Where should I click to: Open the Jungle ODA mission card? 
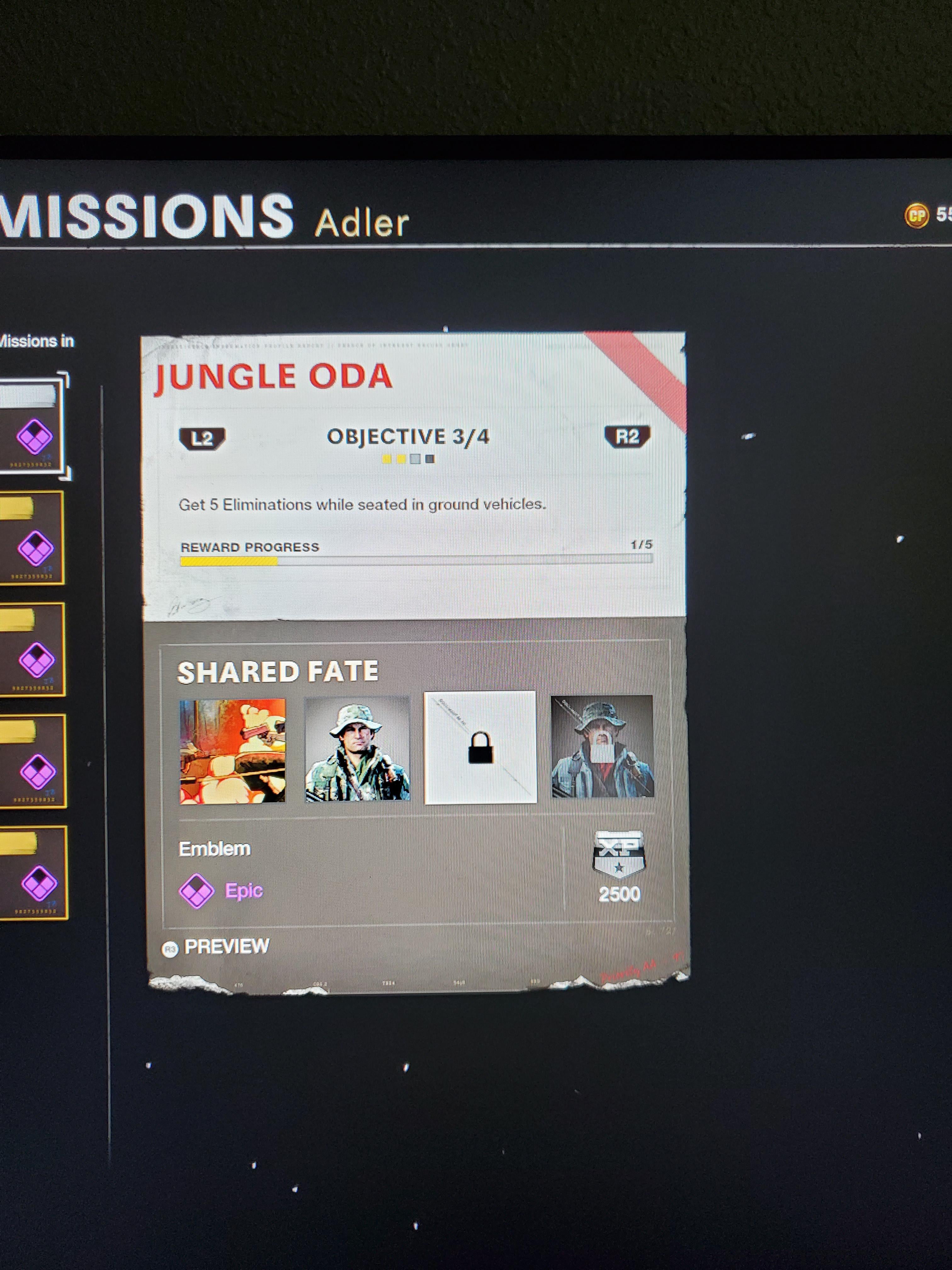413,477
